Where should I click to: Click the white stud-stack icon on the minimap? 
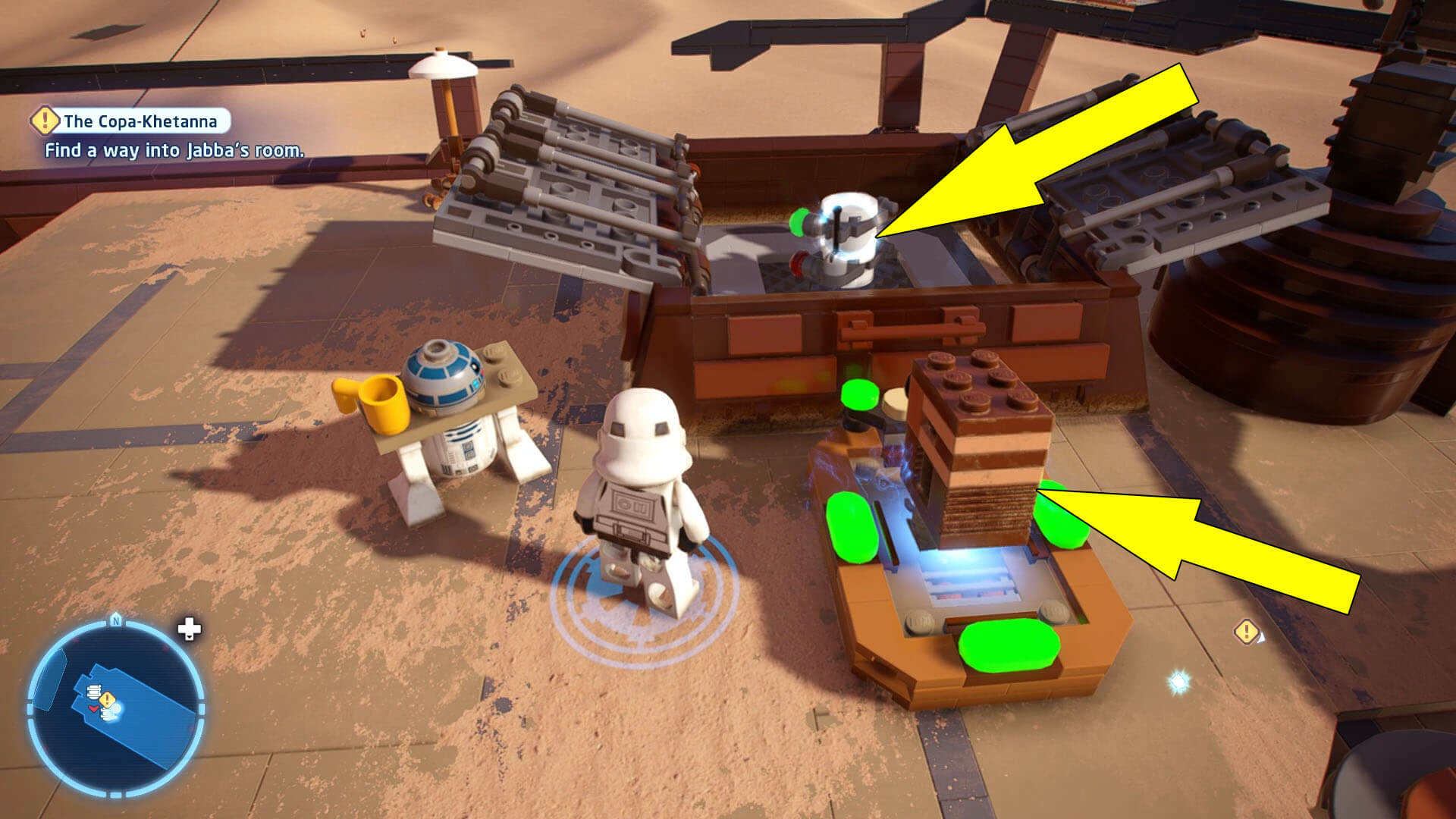94,692
